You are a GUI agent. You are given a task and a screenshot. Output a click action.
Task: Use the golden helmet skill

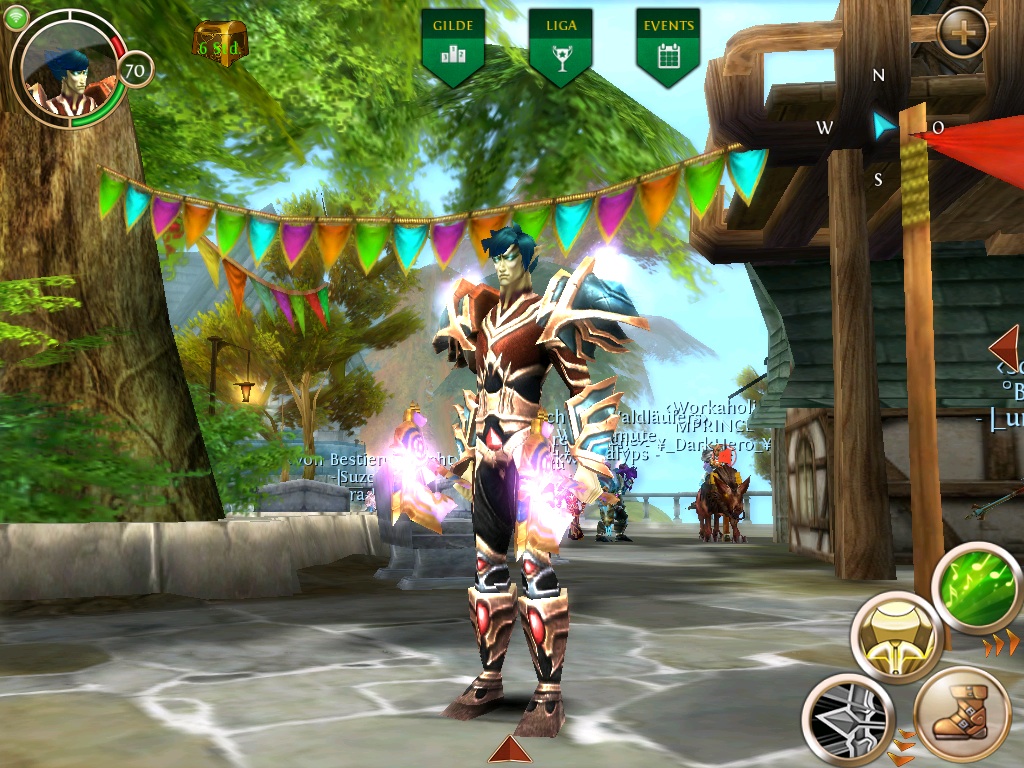897,636
